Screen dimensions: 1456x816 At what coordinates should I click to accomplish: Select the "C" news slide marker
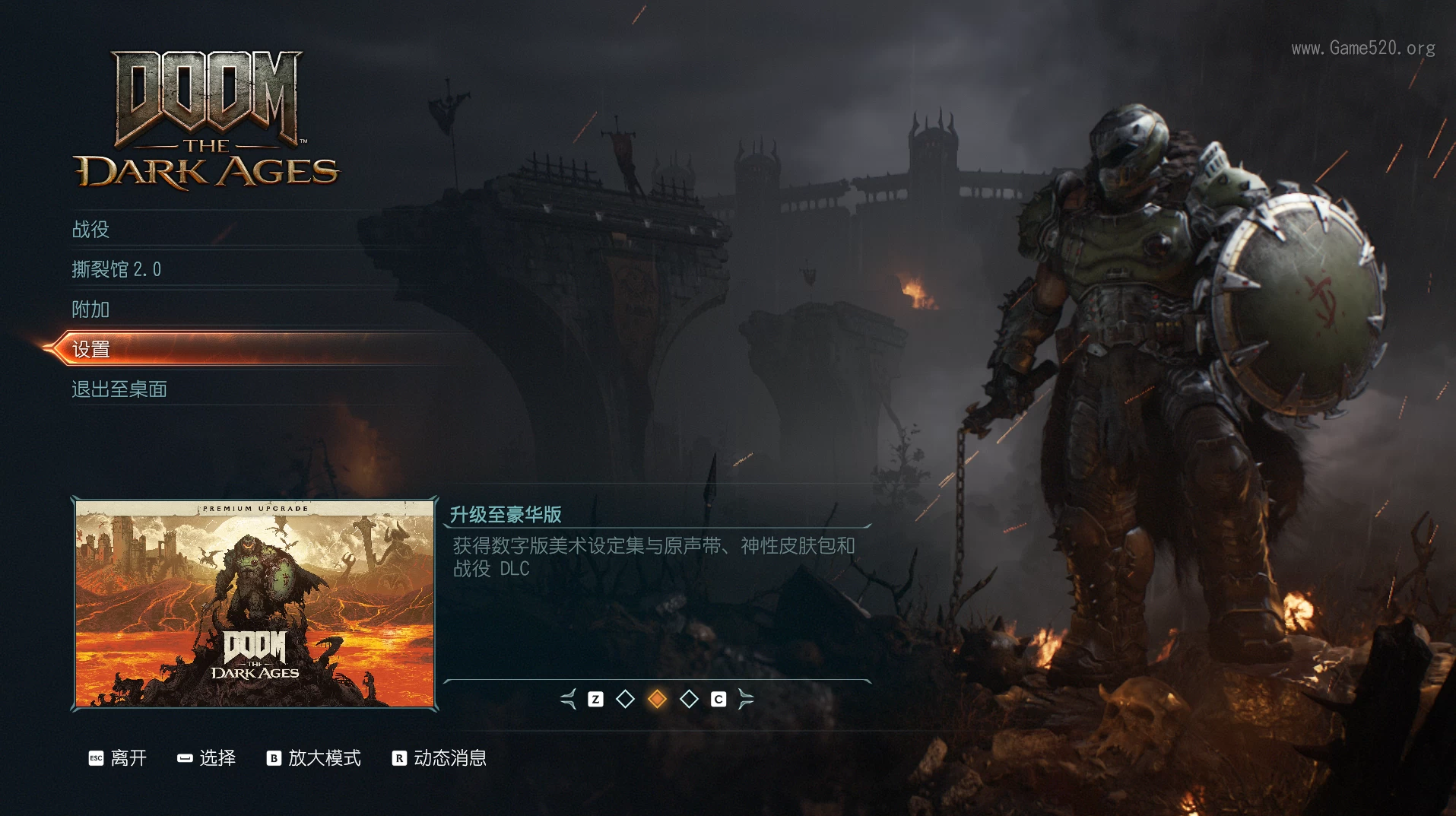click(x=718, y=699)
